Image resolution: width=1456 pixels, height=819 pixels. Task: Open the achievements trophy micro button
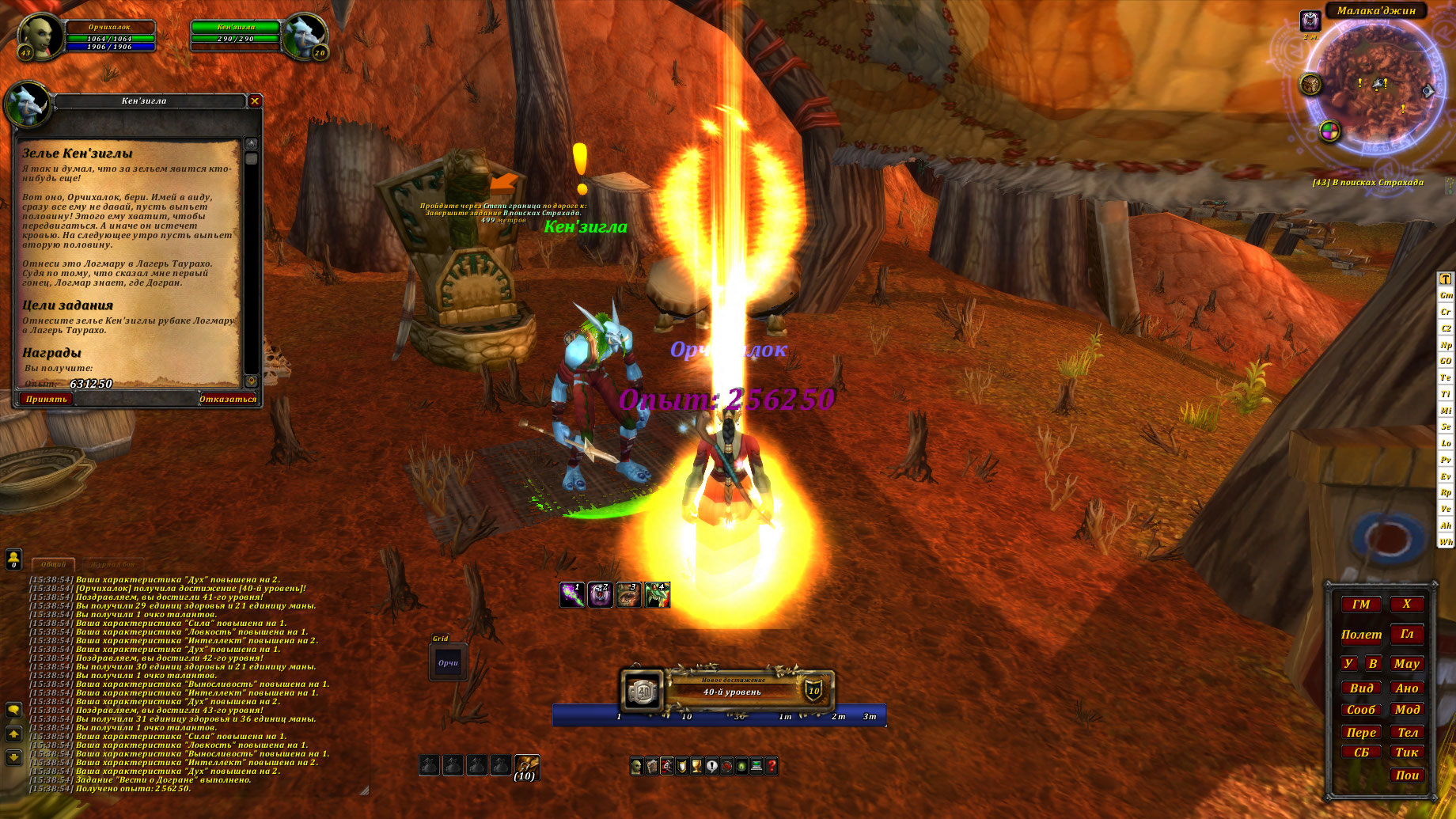pos(696,766)
